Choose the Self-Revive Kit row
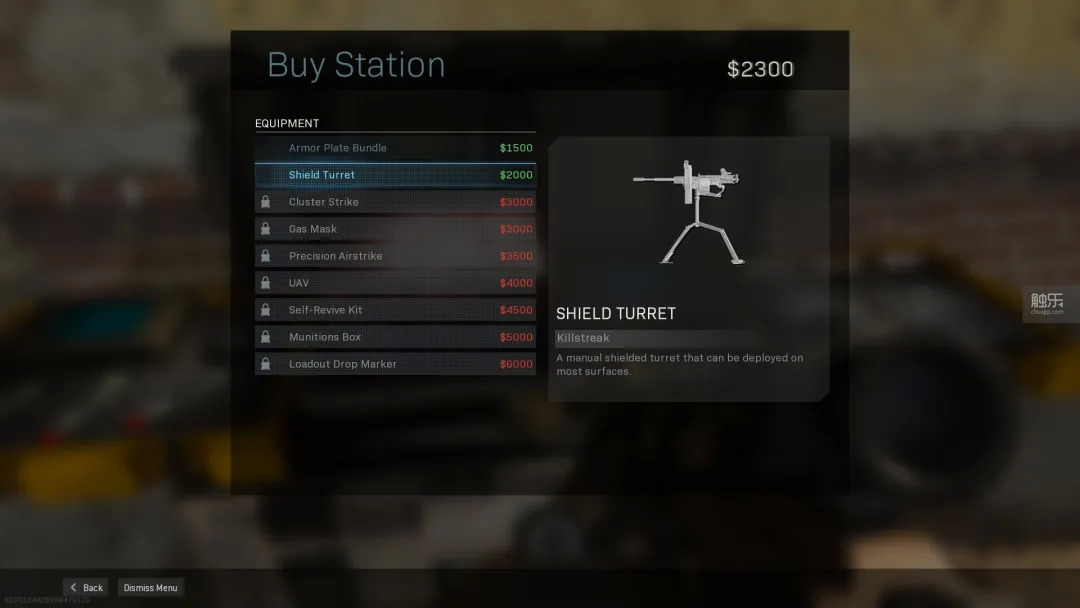Image resolution: width=1080 pixels, height=608 pixels. click(395, 310)
